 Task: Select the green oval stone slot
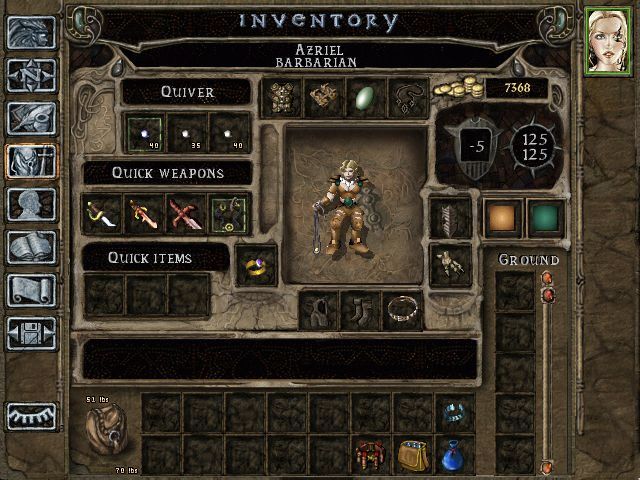pyautogui.click(x=366, y=97)
